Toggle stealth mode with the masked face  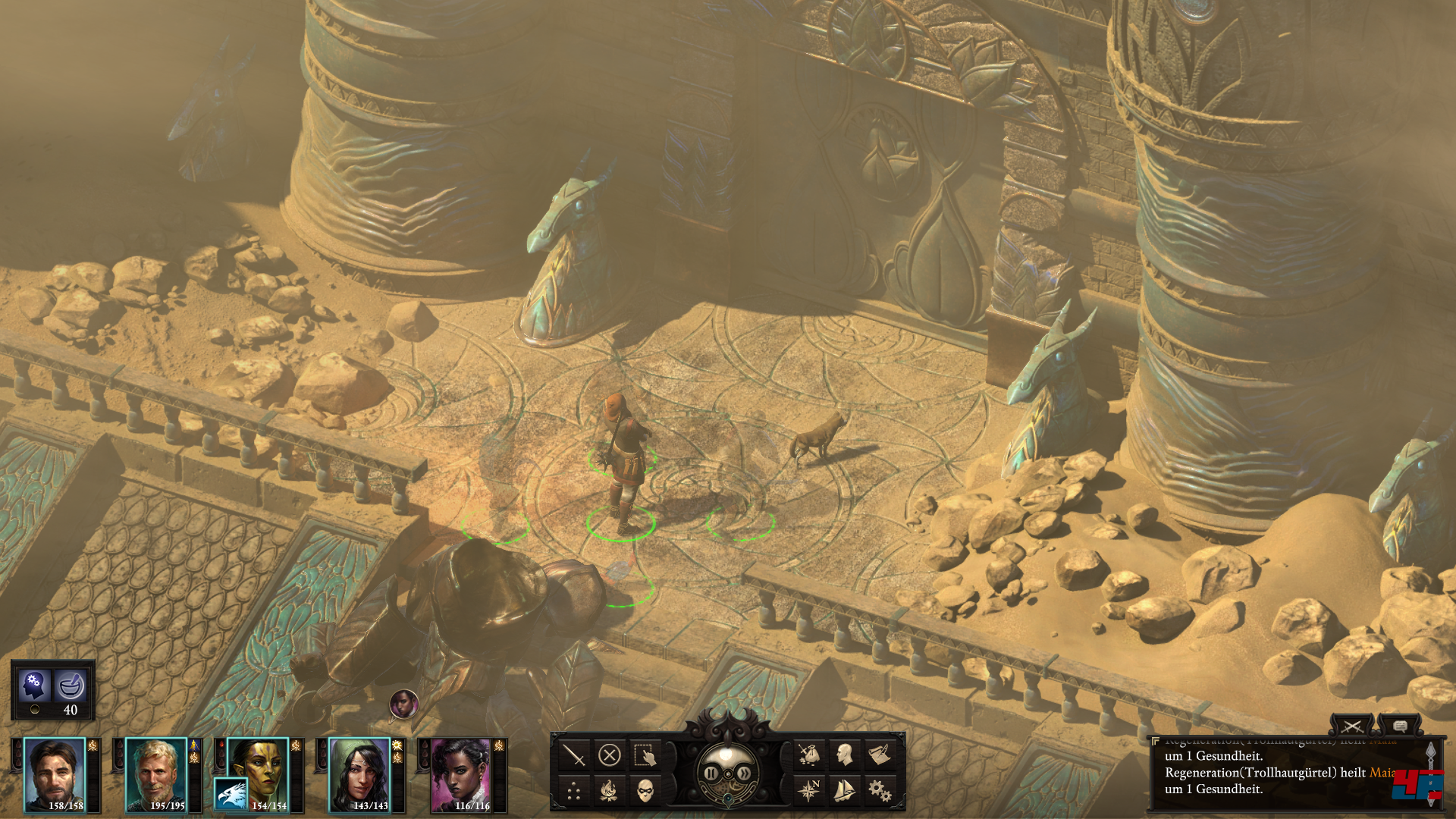tap(645, 792)
